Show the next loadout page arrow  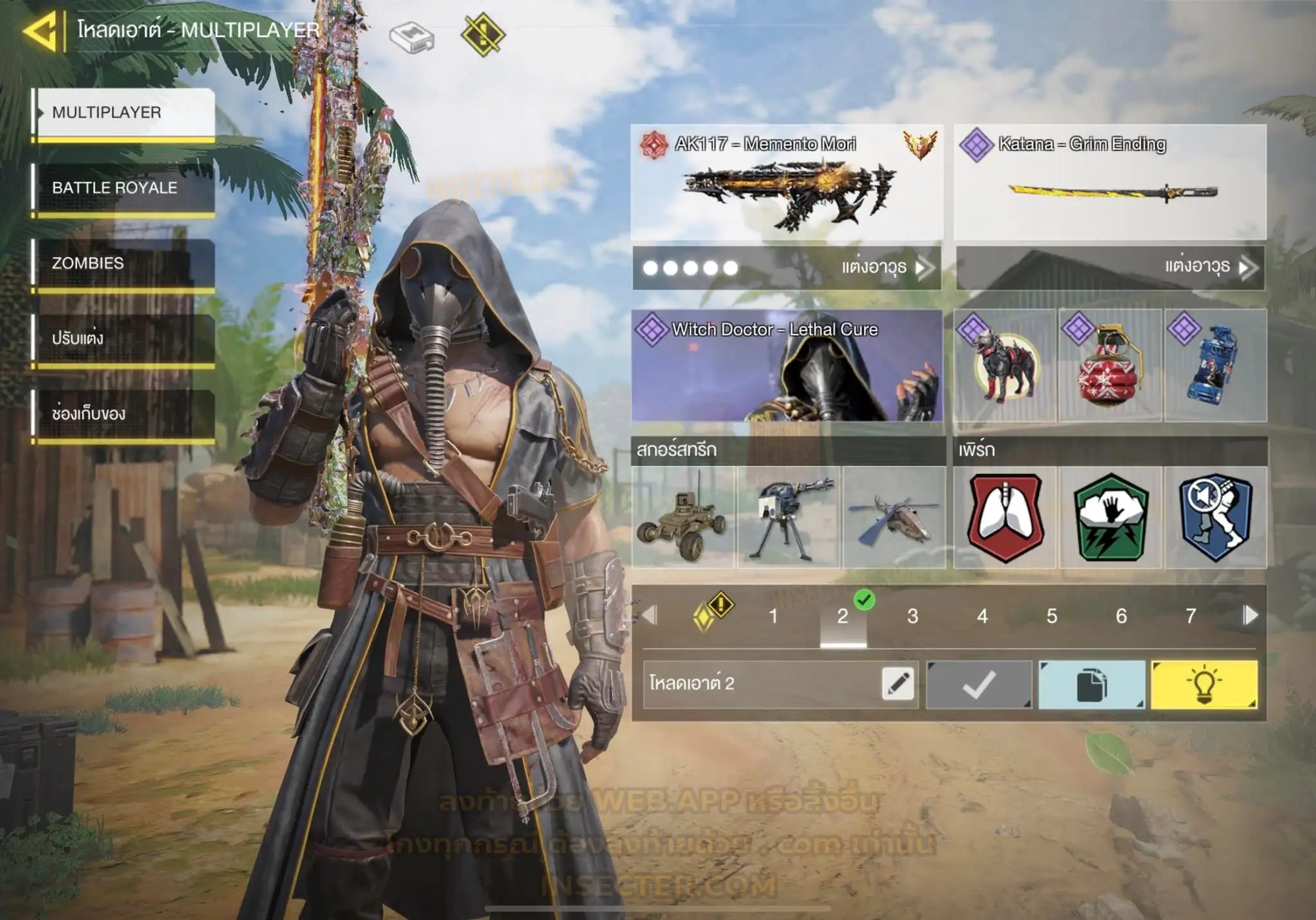tap(1250, 615)
